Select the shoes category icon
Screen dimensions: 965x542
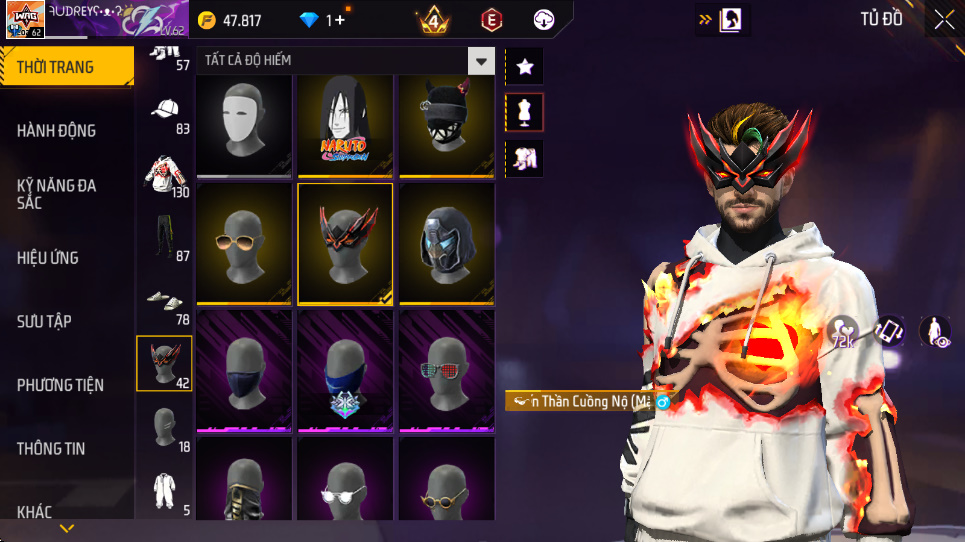pyautogui.click(x=165, y=300)
